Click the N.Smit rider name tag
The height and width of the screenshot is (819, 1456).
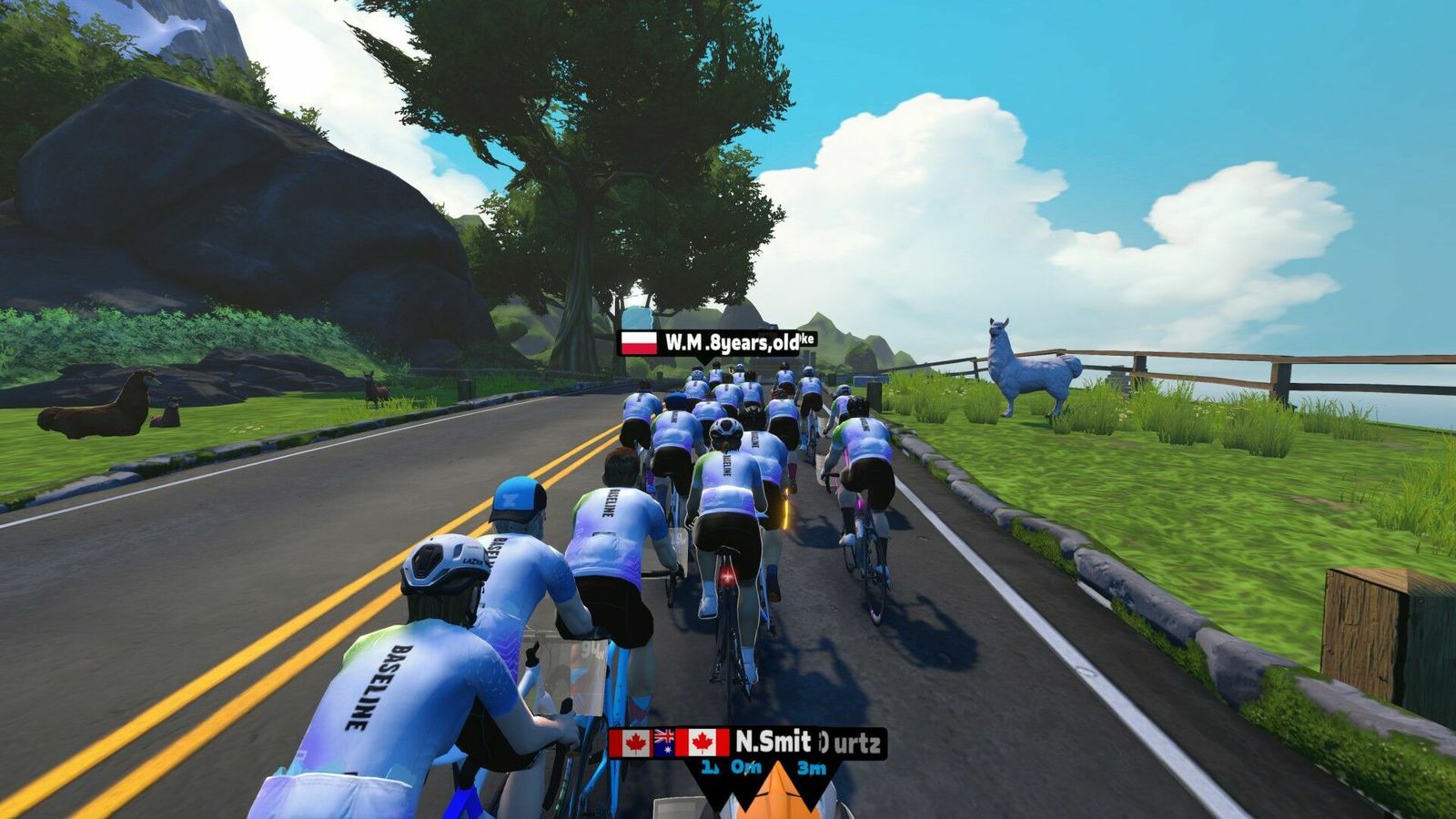(x=772, y=743)
